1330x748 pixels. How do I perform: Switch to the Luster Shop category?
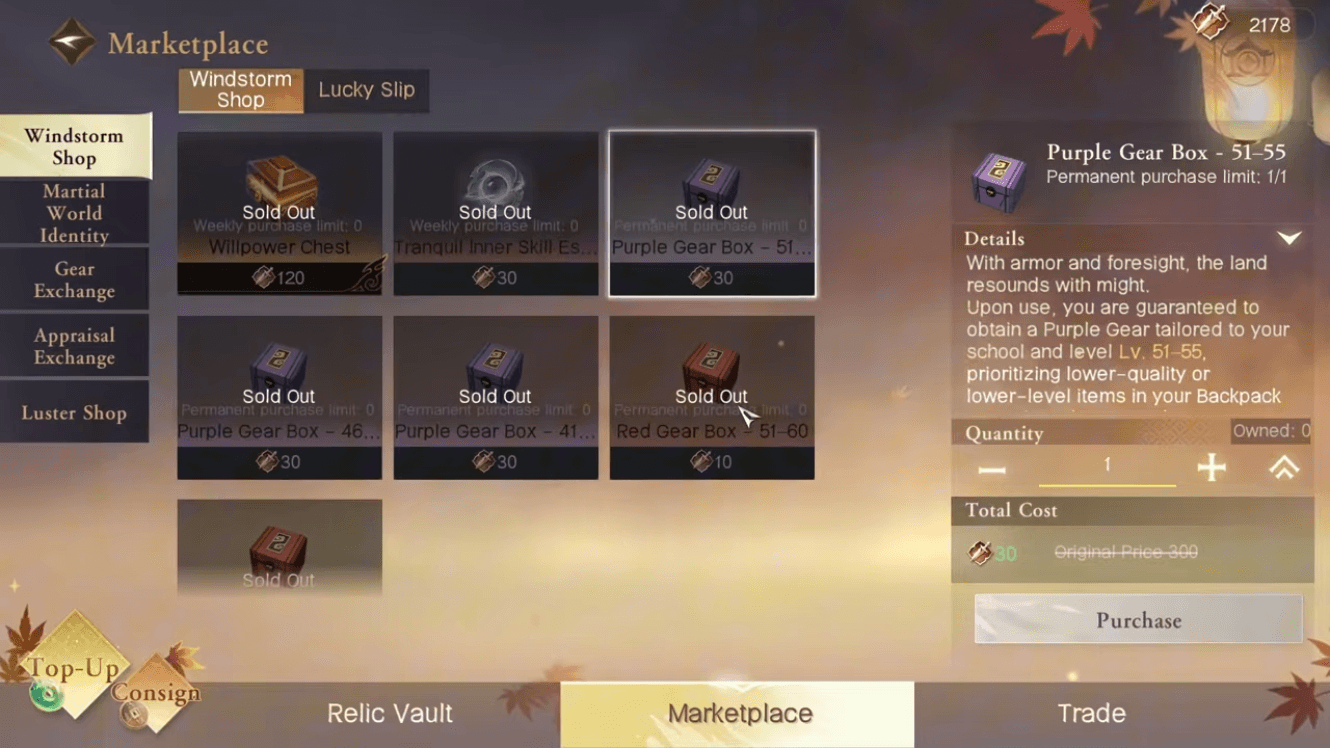point(74,412)
